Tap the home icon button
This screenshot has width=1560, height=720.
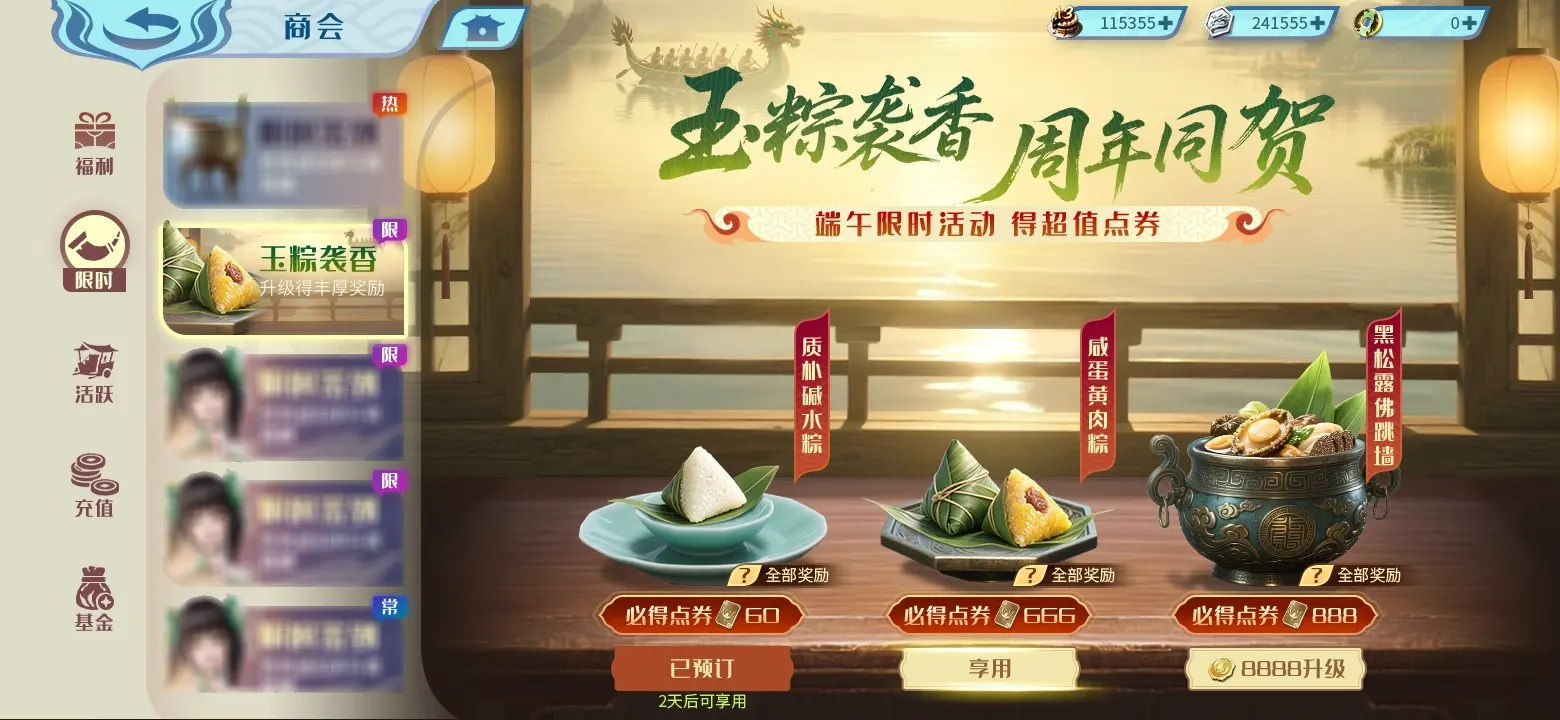tap(482, 29)
